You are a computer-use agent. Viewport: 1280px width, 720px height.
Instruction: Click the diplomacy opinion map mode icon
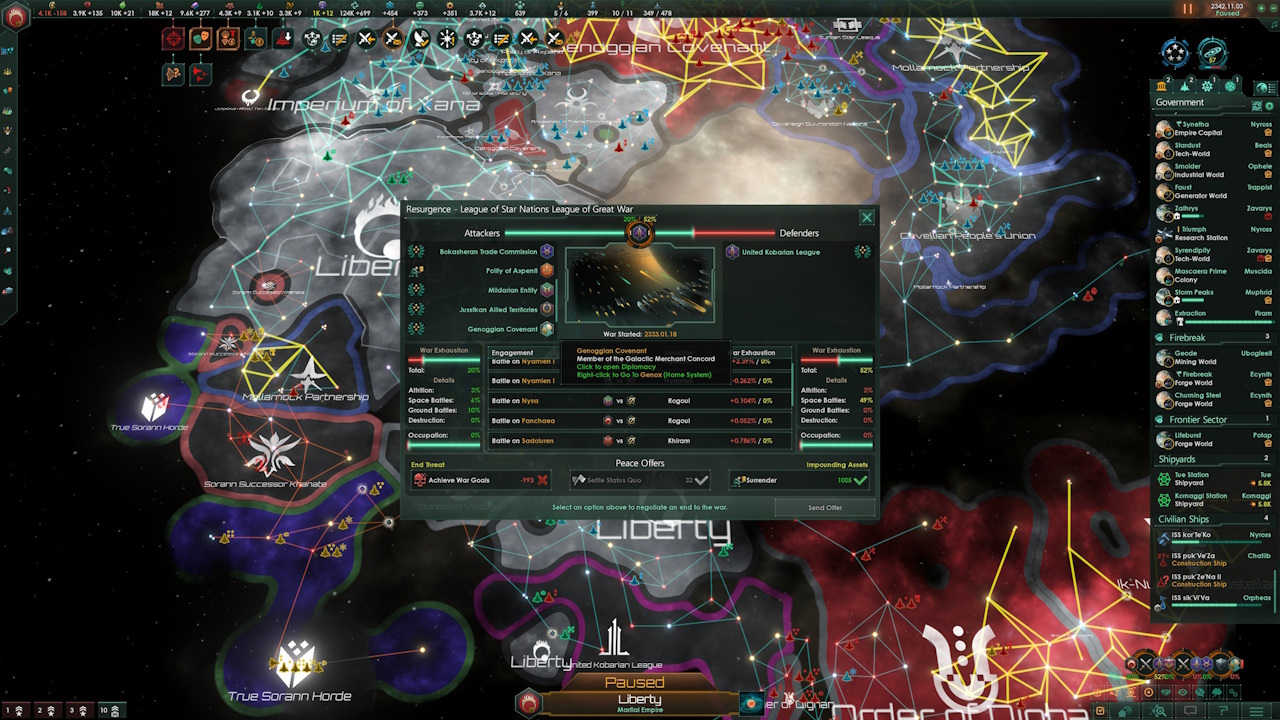(x=1163, y=691)
